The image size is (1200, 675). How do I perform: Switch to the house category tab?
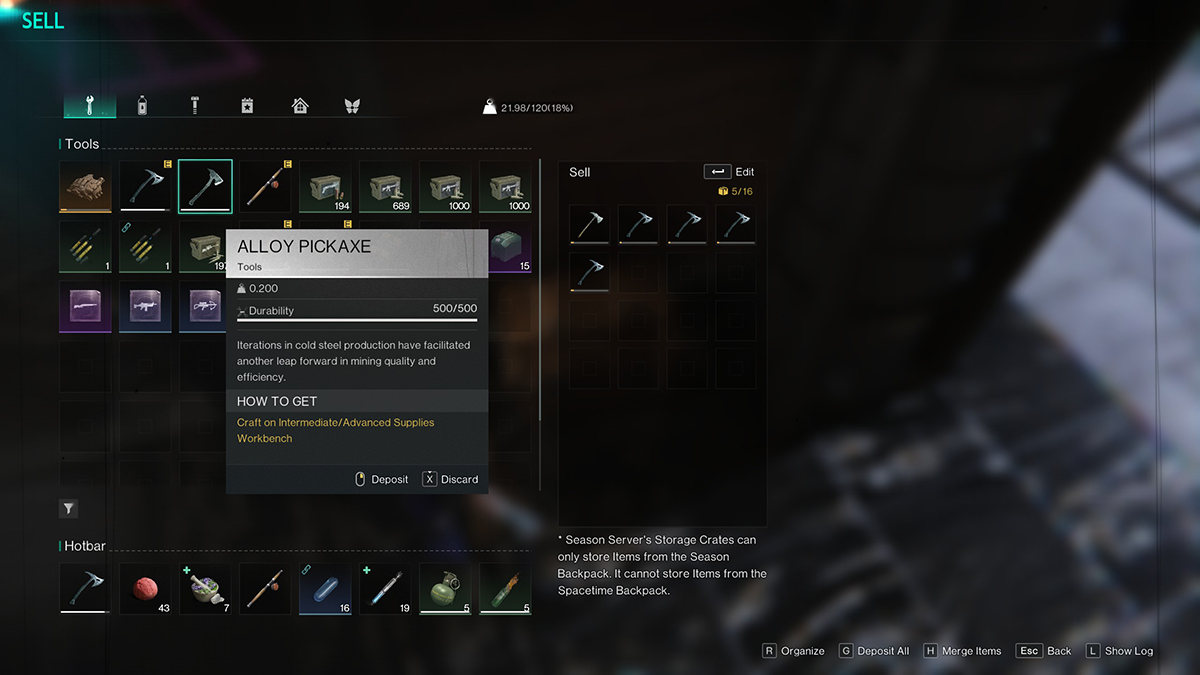click(x=299, y=106)
